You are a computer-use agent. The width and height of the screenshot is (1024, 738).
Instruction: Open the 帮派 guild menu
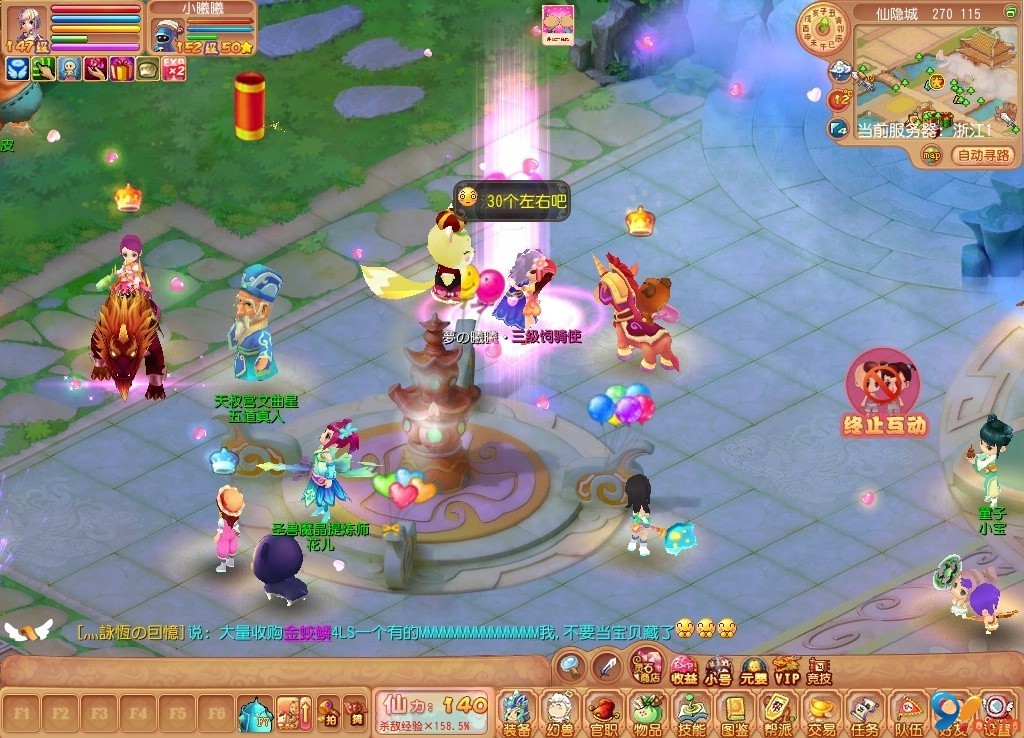coord(778,712)
